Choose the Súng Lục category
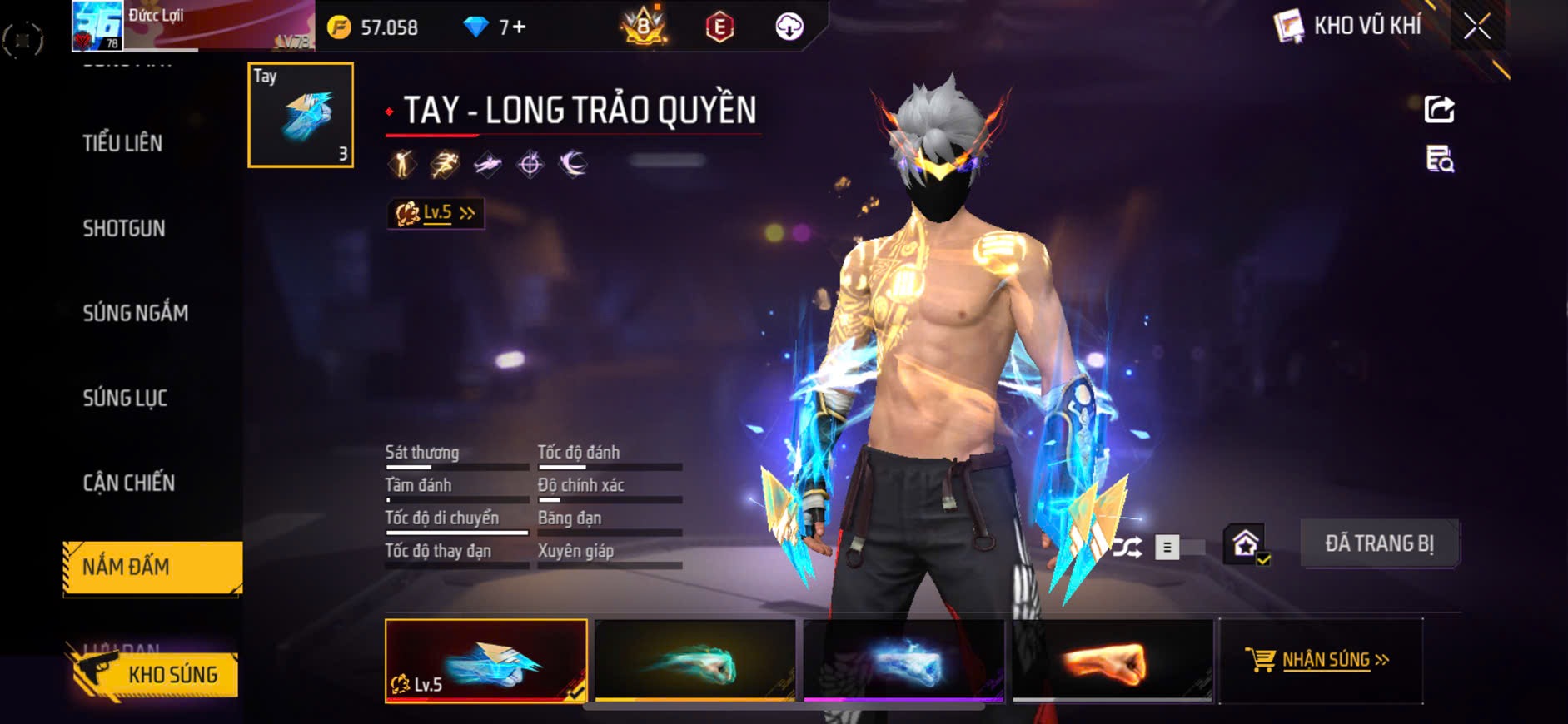1568x724 pixels. [x=125, y=398]
